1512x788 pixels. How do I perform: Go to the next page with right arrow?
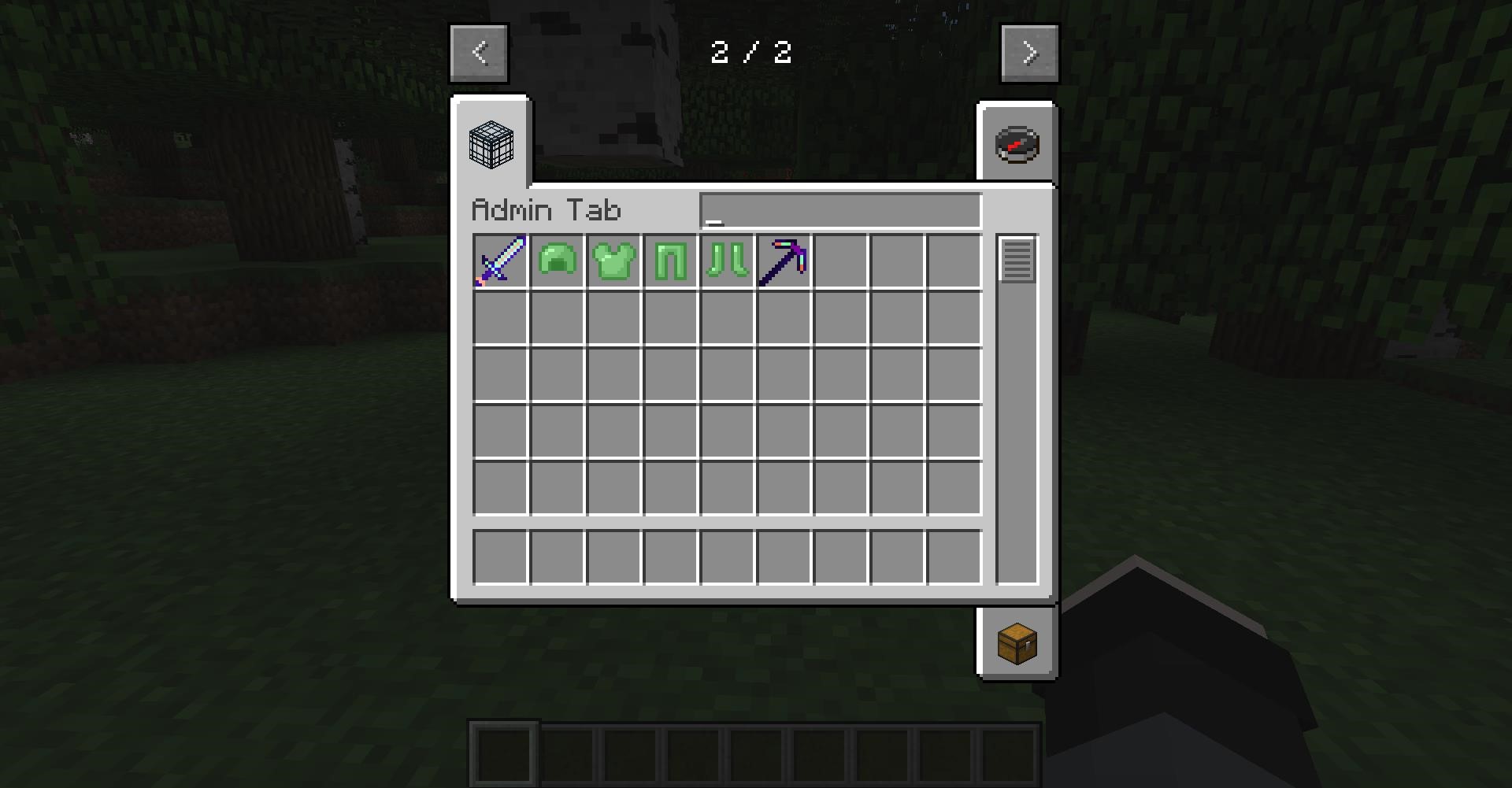tap(1029, 53)
